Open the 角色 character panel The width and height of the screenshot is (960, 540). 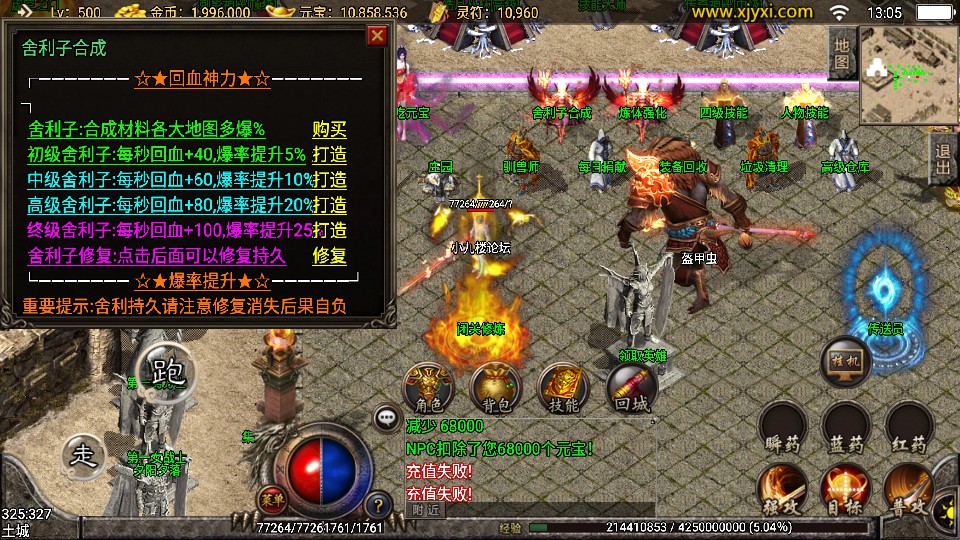point(427,388)
